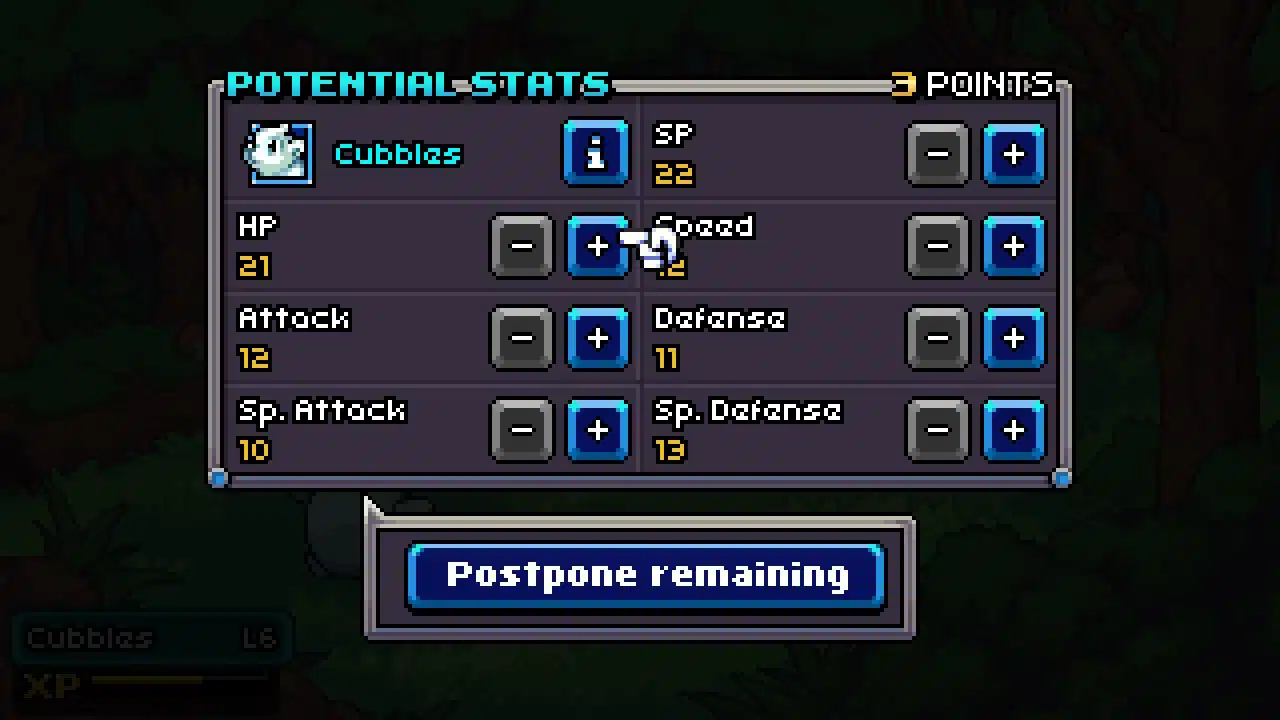Increase the Defense stat

(1013, 338)
